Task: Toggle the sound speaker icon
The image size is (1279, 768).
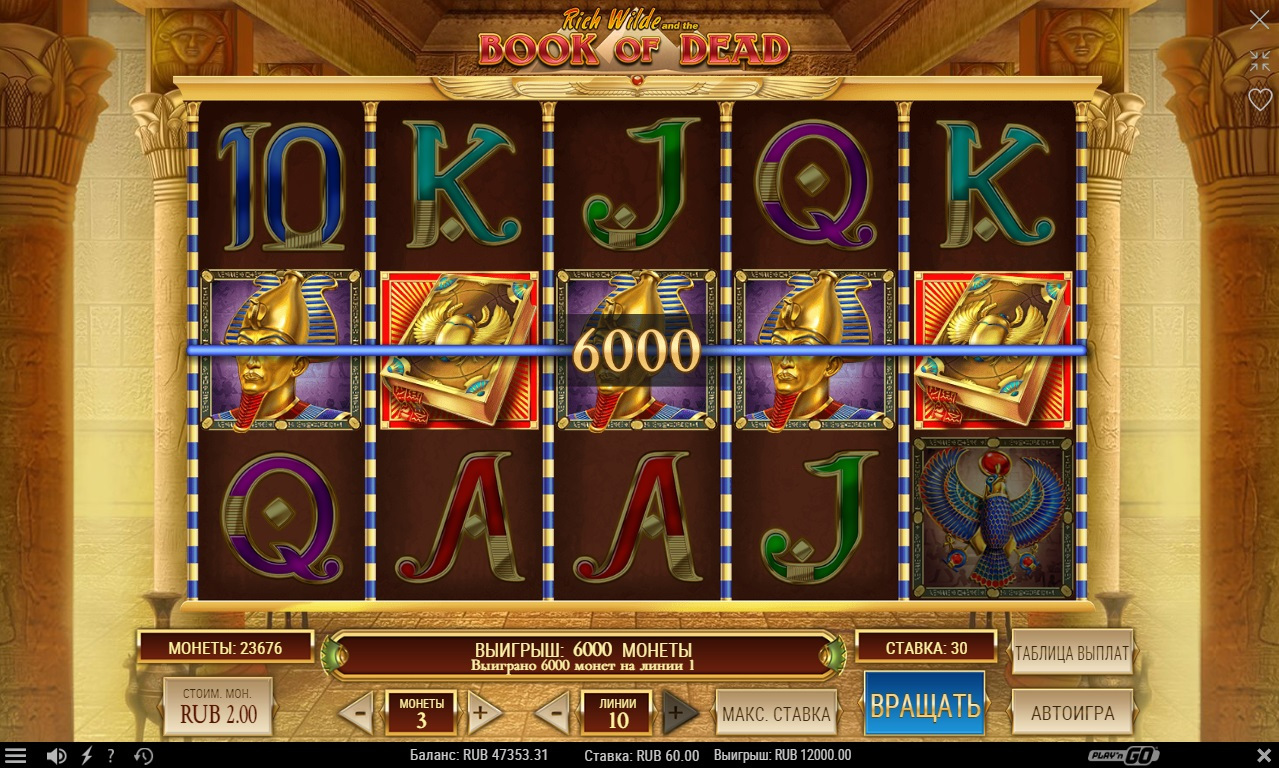Action: 57,756
